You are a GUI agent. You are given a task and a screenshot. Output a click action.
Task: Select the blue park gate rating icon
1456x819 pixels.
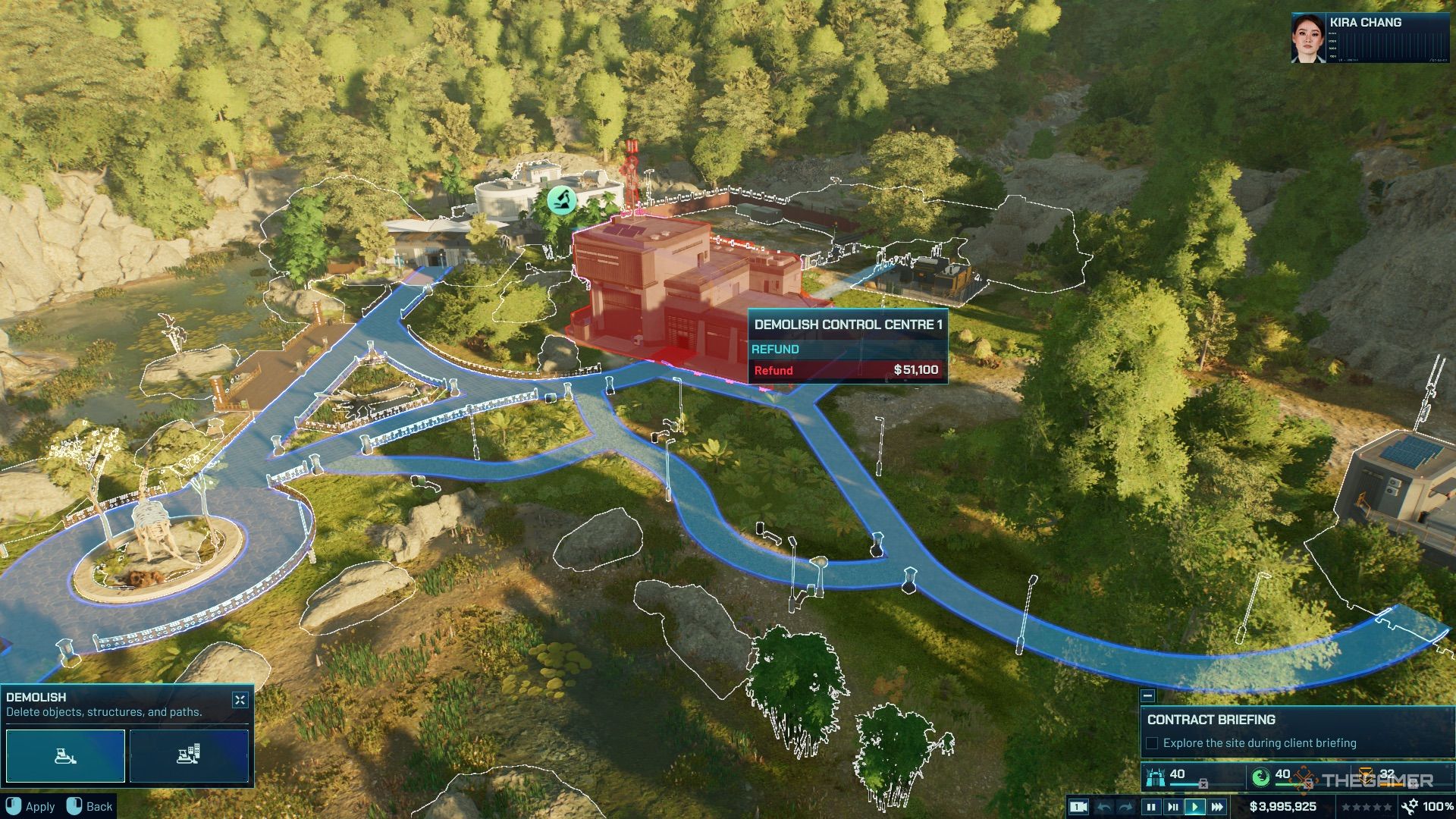1156,777
